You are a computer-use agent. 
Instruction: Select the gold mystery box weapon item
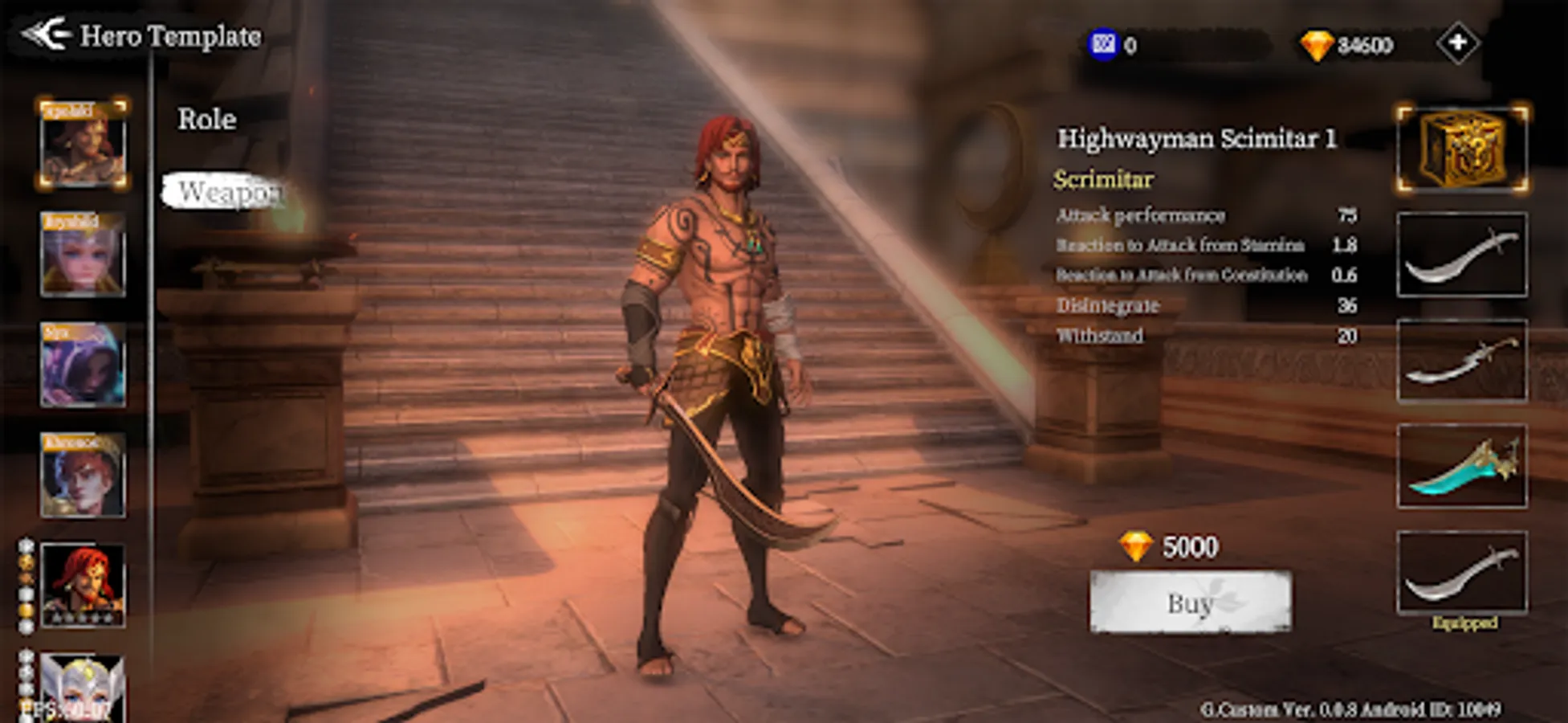tap(1461, 150)
